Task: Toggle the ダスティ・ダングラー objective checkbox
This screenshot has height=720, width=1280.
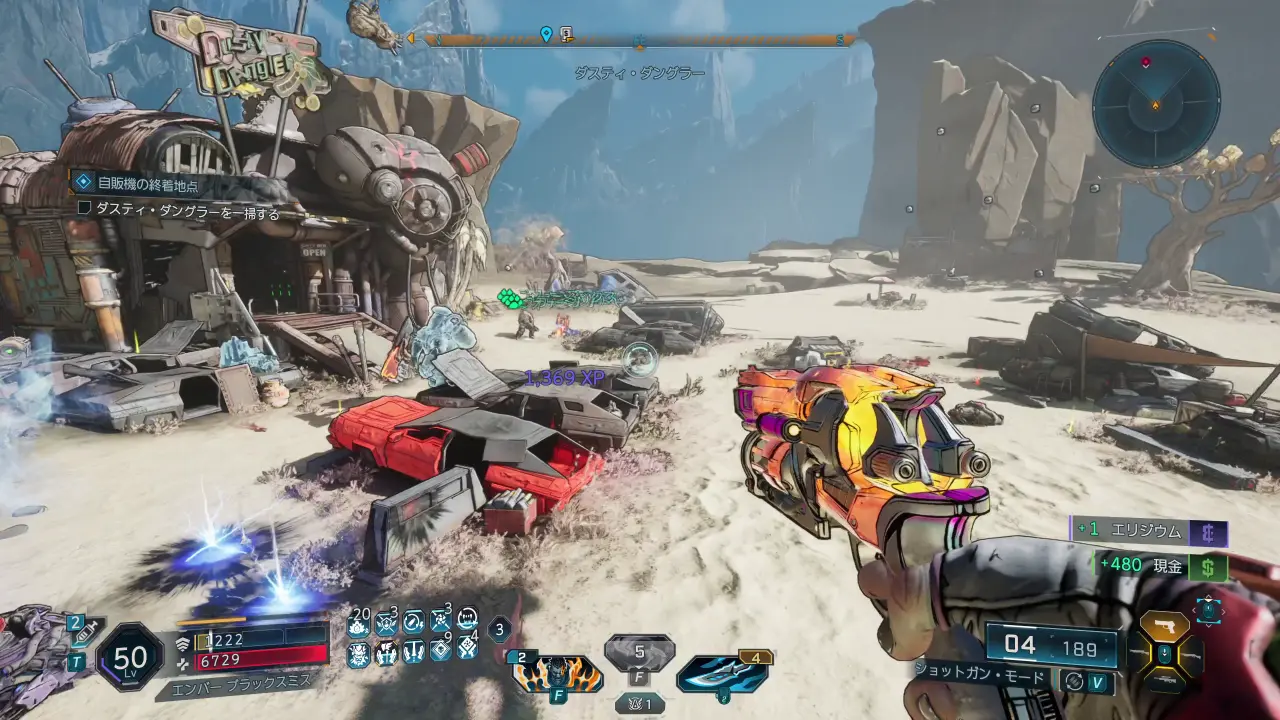Action: pyautogui.click(x=84, y=208)
